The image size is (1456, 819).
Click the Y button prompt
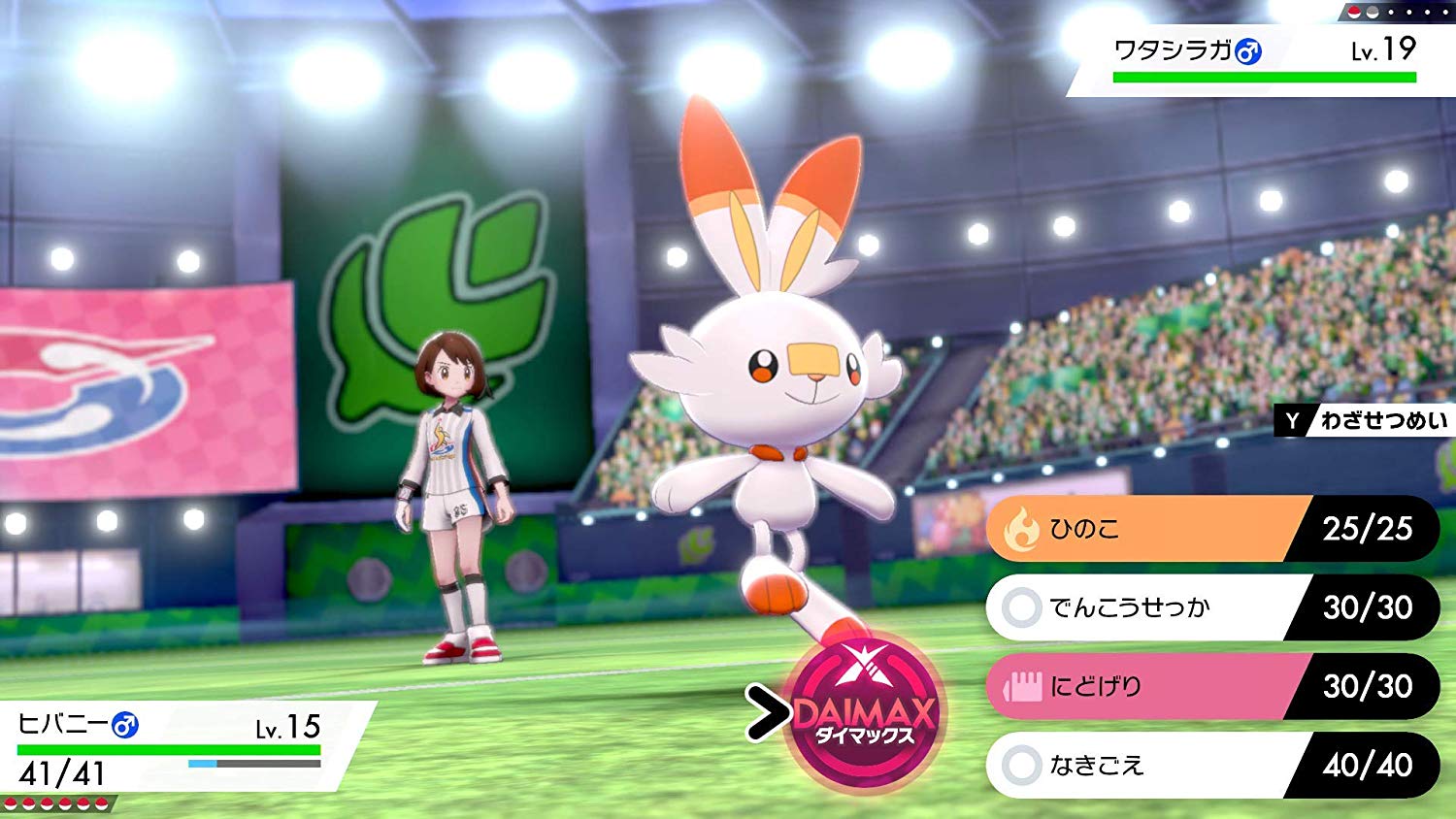1291,421
